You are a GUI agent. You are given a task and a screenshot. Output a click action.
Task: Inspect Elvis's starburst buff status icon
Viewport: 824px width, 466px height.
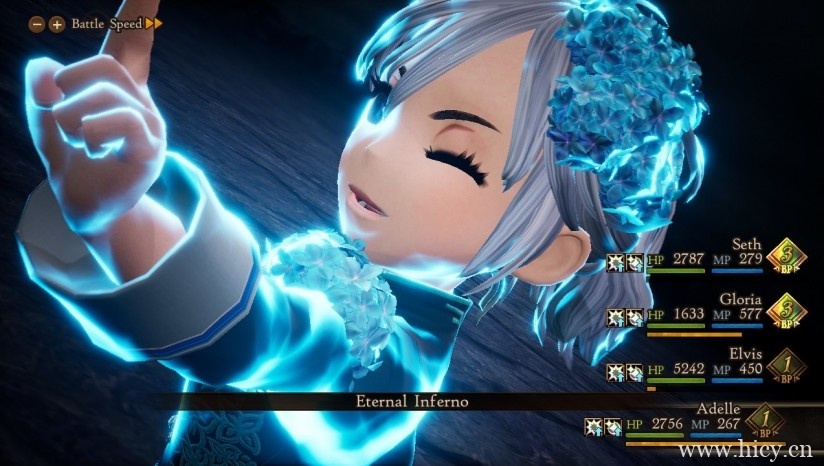click(615, 371)
